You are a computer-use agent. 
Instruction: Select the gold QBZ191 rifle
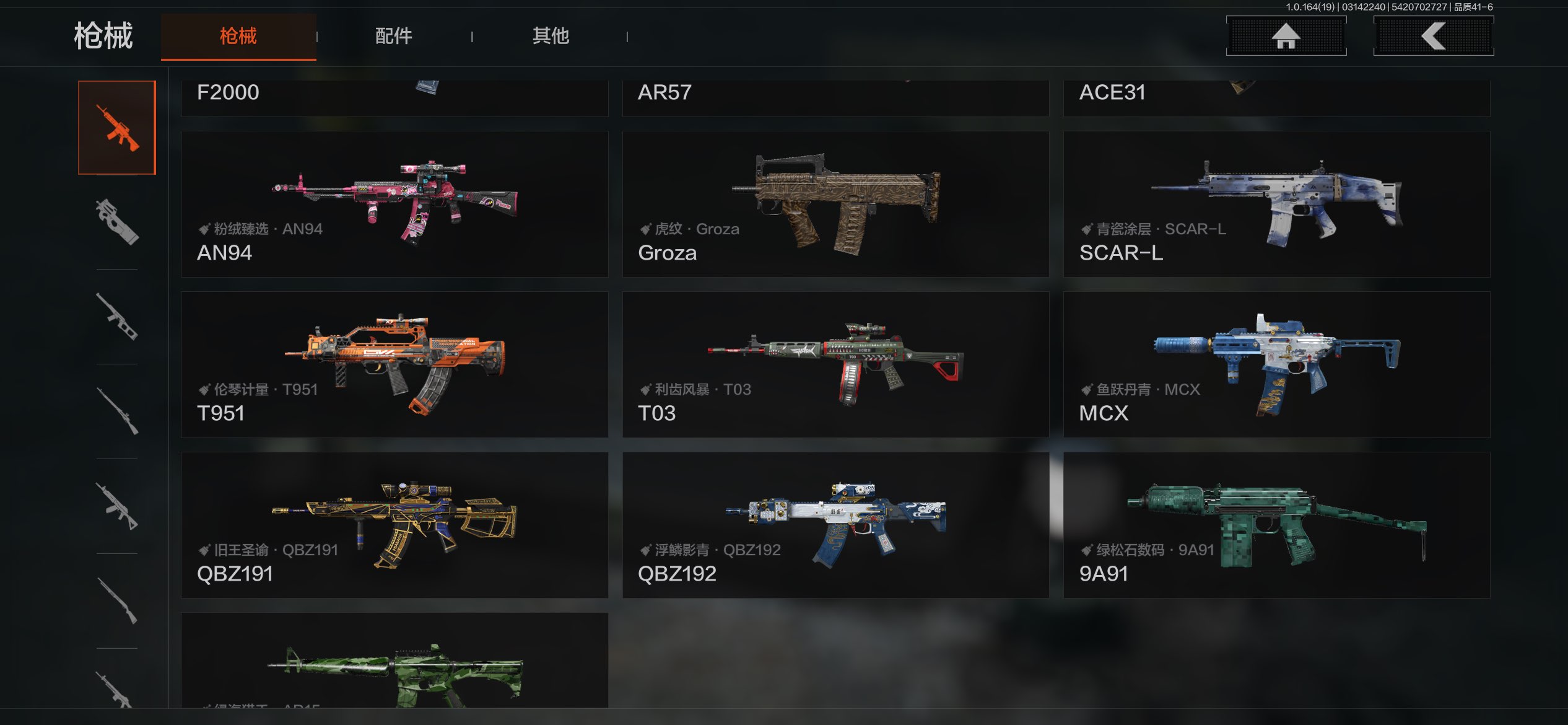click(x=394, y=525)
